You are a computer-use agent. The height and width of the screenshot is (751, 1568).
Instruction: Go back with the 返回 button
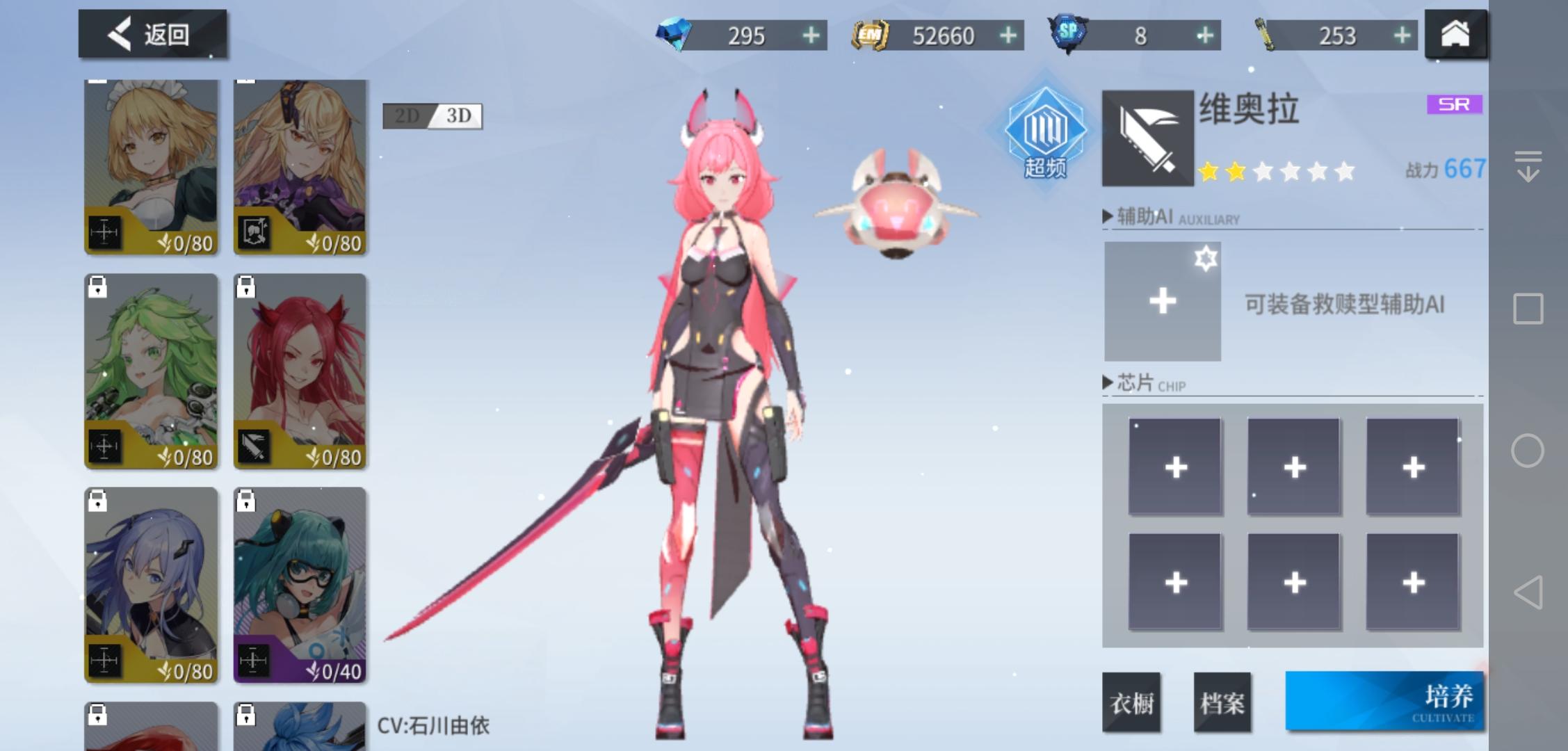click(x=152, y=33)
